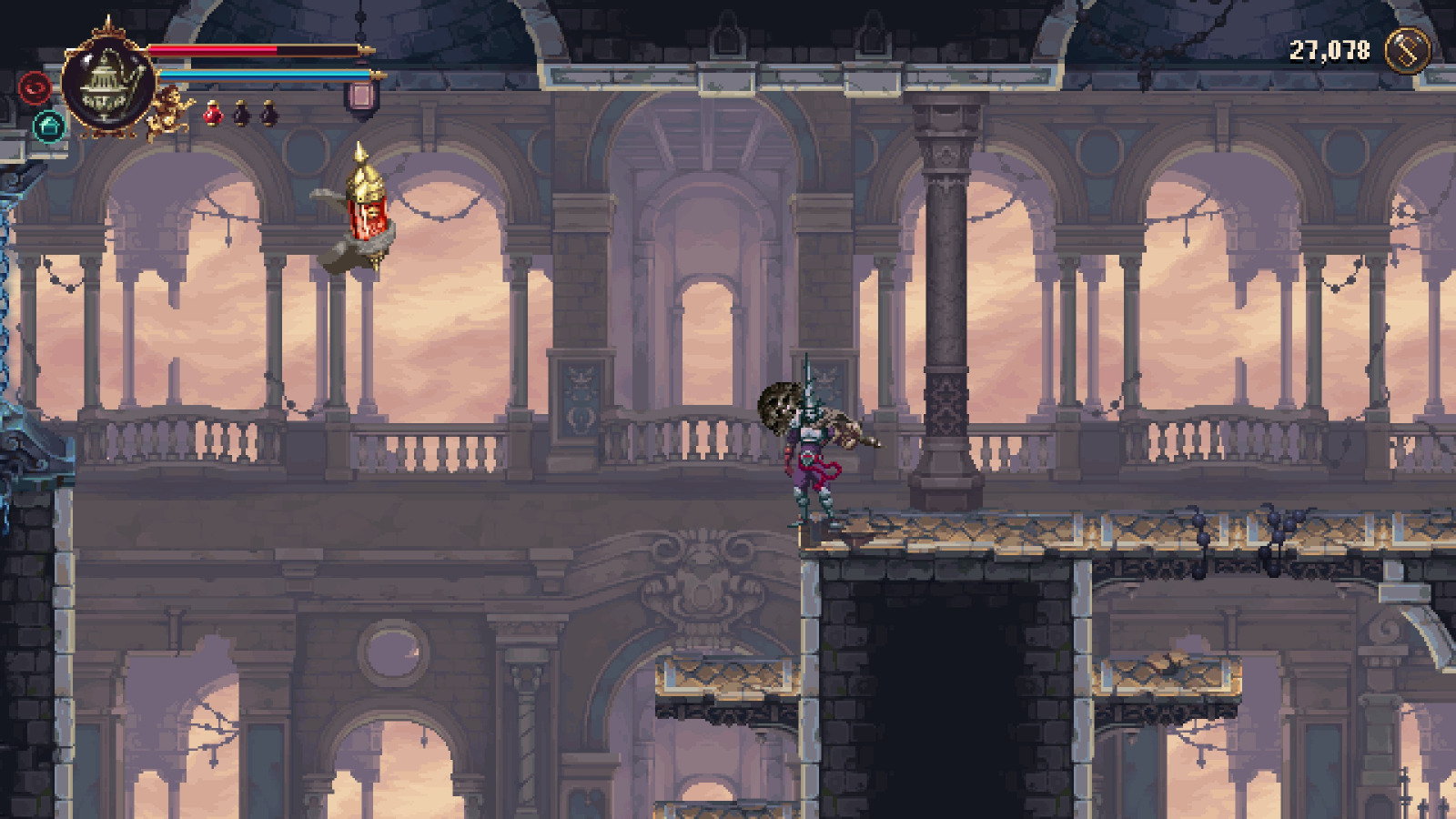Click the red prayer orb icon
The width and height of the screenshot is (1456, 819).
33,88
